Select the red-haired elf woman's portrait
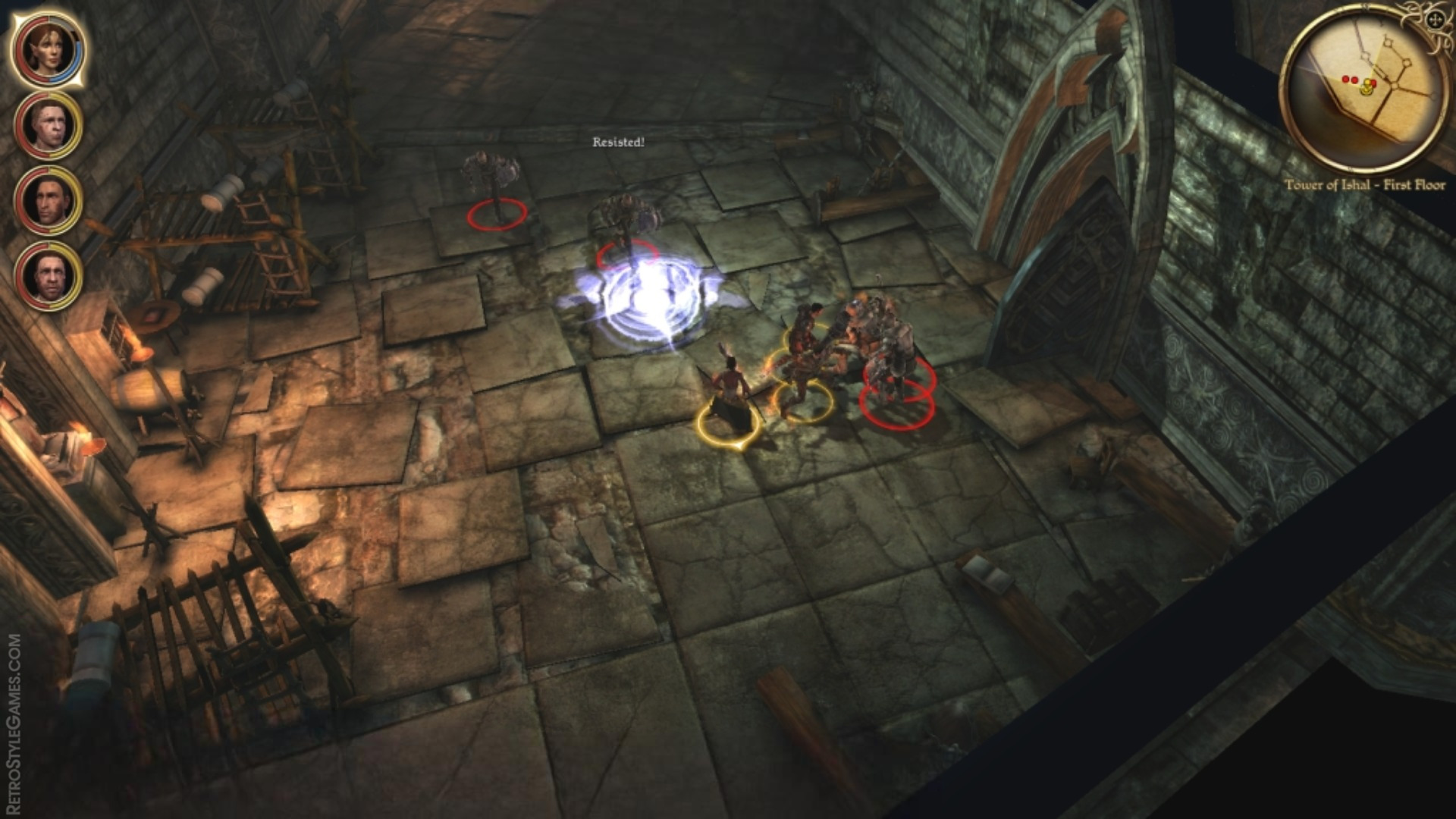This screenshot has height=819, width=1456. click(49, 50)
